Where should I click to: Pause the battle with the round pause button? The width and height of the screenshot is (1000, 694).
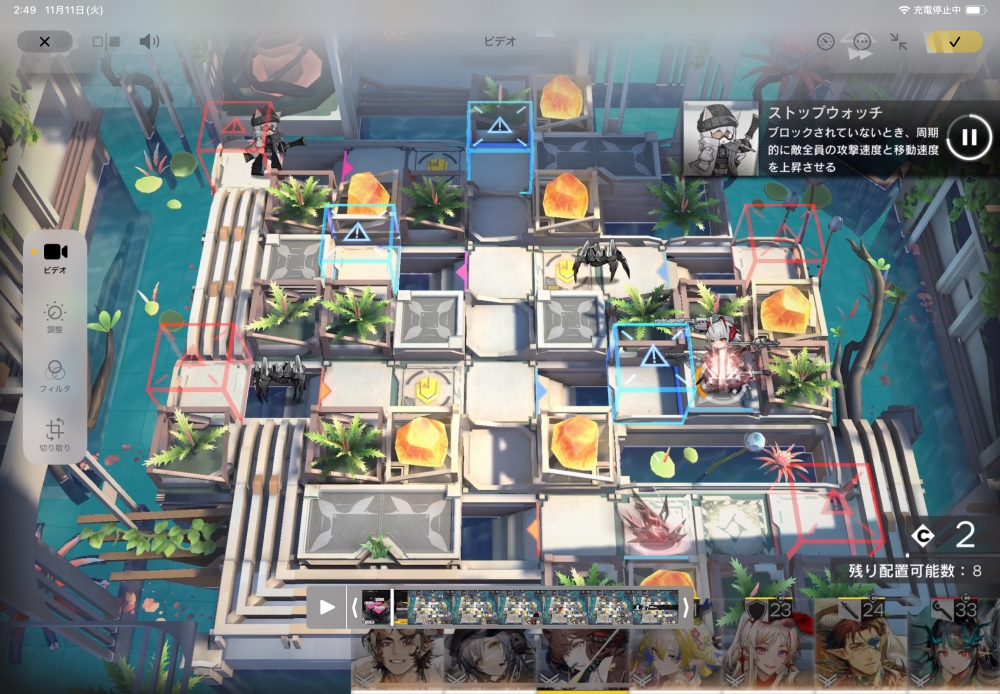968,137
